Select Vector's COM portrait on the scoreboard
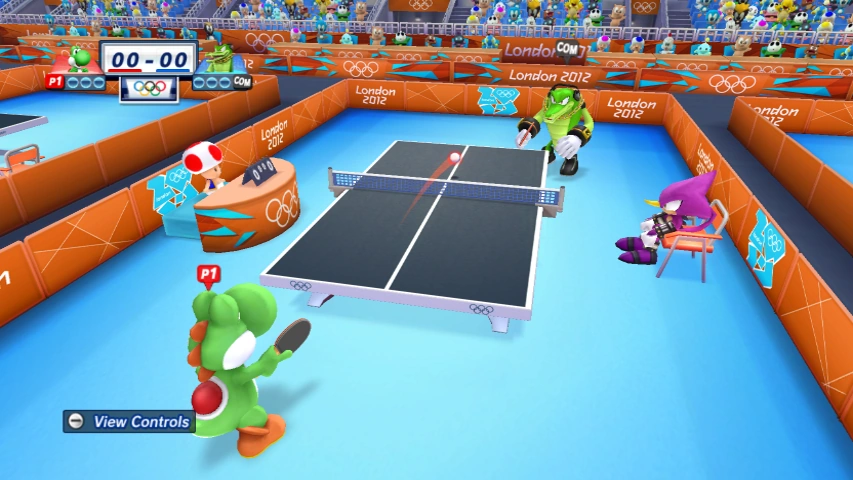The height and width of the screenshot is (480, 853). pyautogui.click(x=217, y=59)
